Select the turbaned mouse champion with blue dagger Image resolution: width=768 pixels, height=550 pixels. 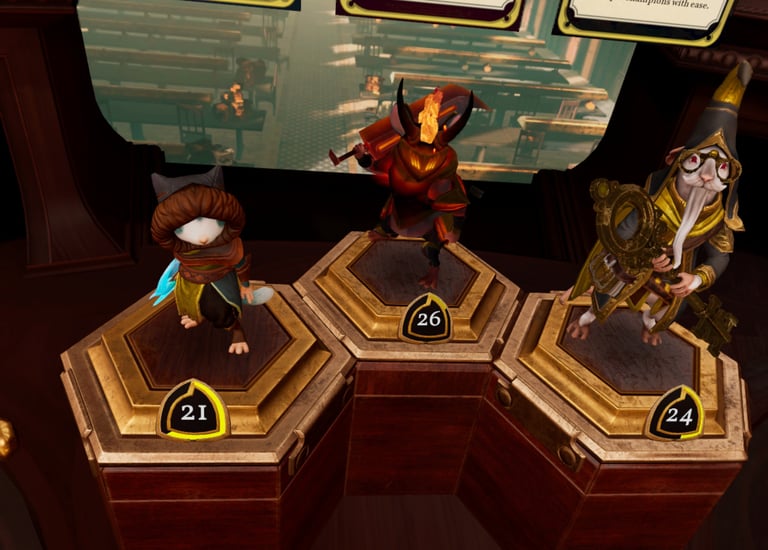tap(205, 262)
